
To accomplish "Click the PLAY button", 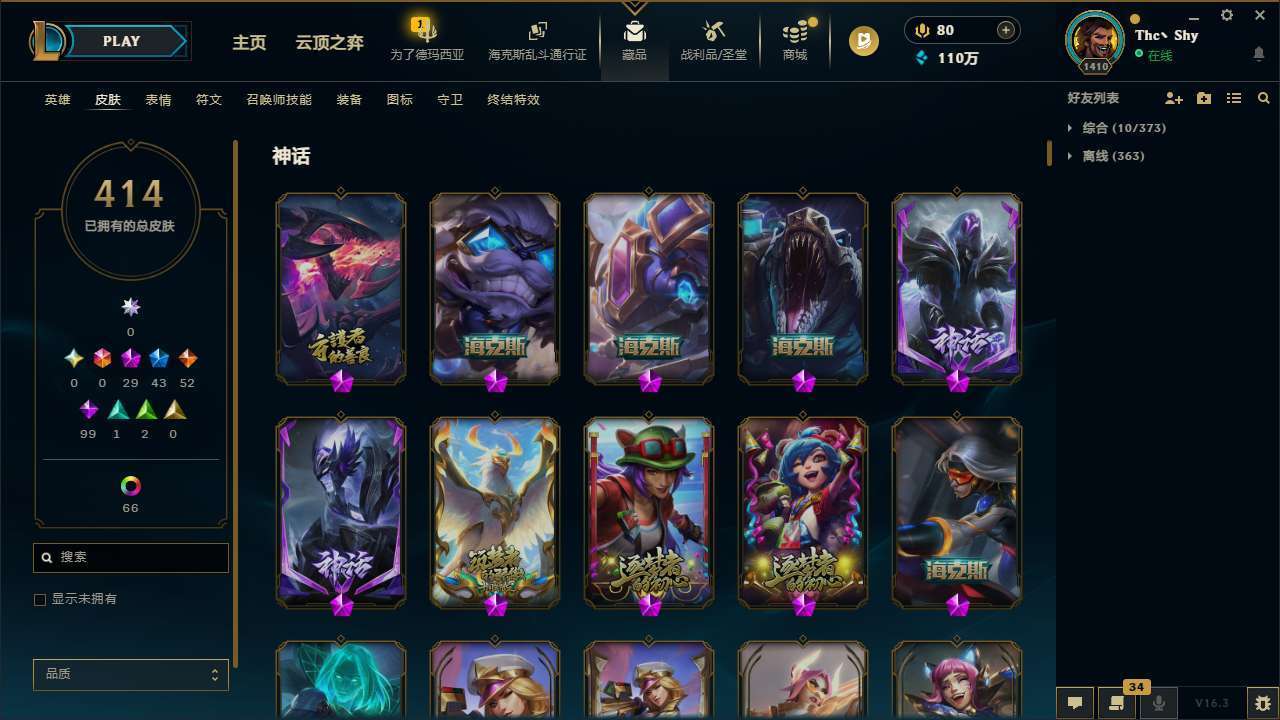I will coord(121,41).
